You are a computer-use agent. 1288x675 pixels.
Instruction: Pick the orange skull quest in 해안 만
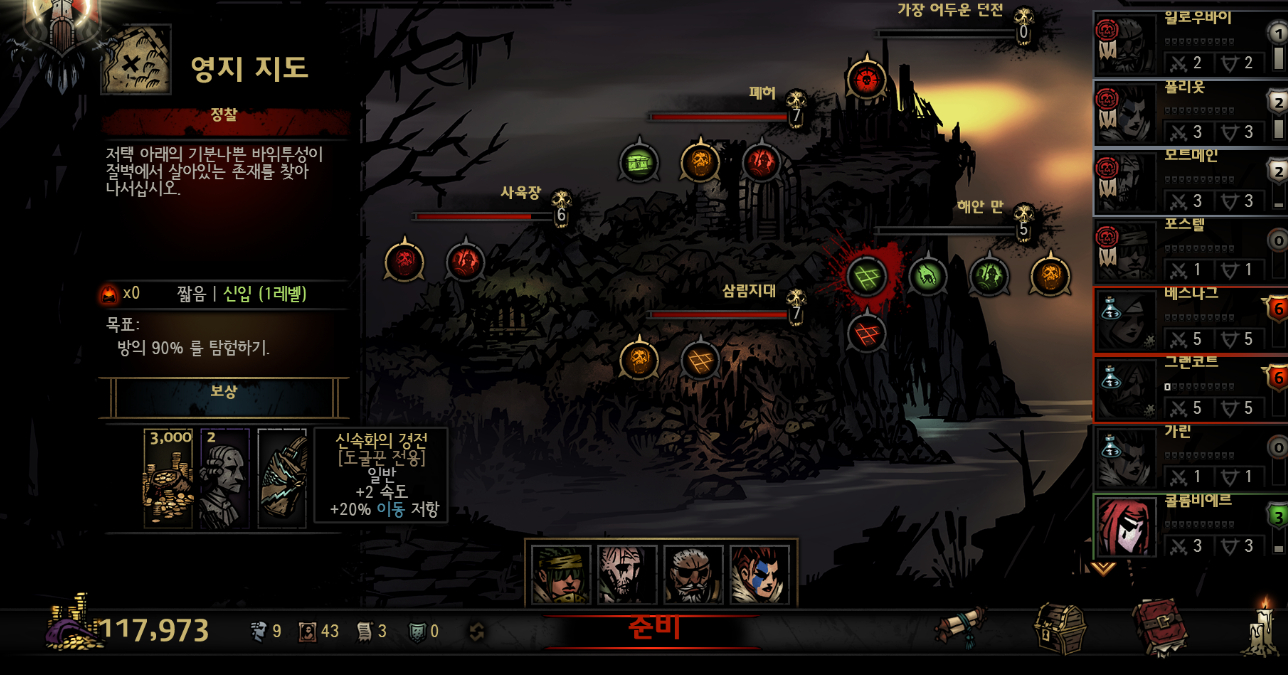tap(1050, 276)
